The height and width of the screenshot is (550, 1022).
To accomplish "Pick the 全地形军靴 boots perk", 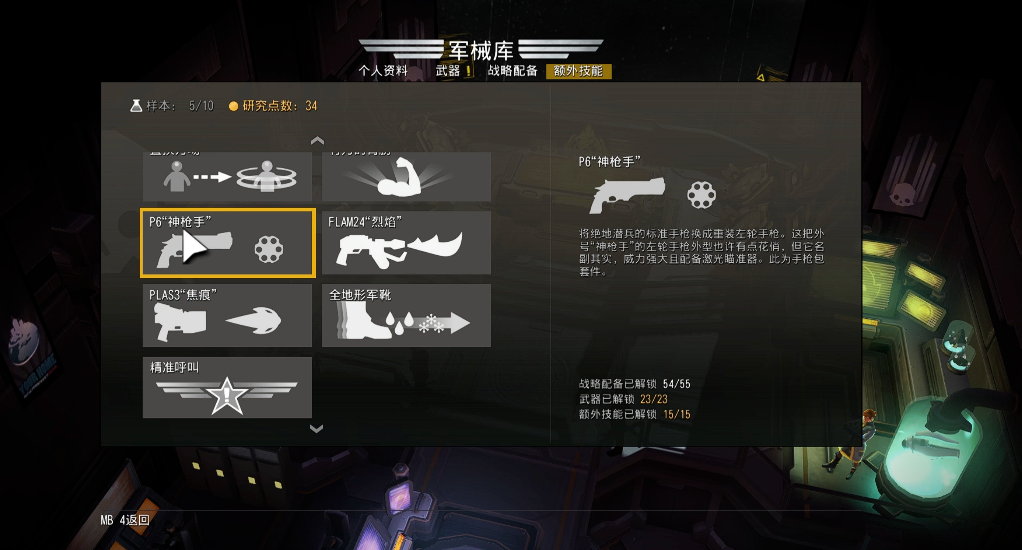I will pos(406,315).
